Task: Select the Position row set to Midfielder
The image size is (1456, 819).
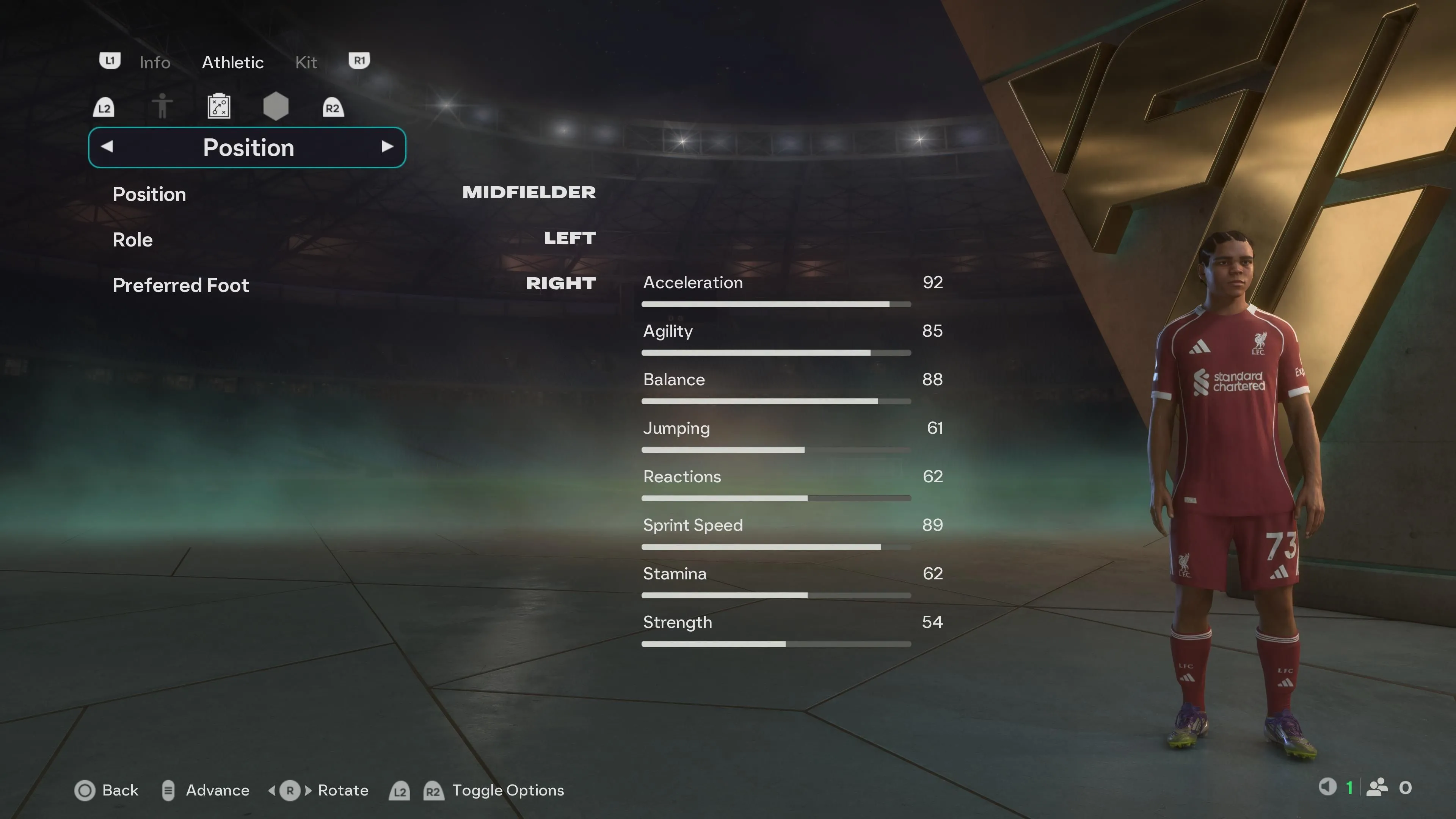Action: point(353,193)
